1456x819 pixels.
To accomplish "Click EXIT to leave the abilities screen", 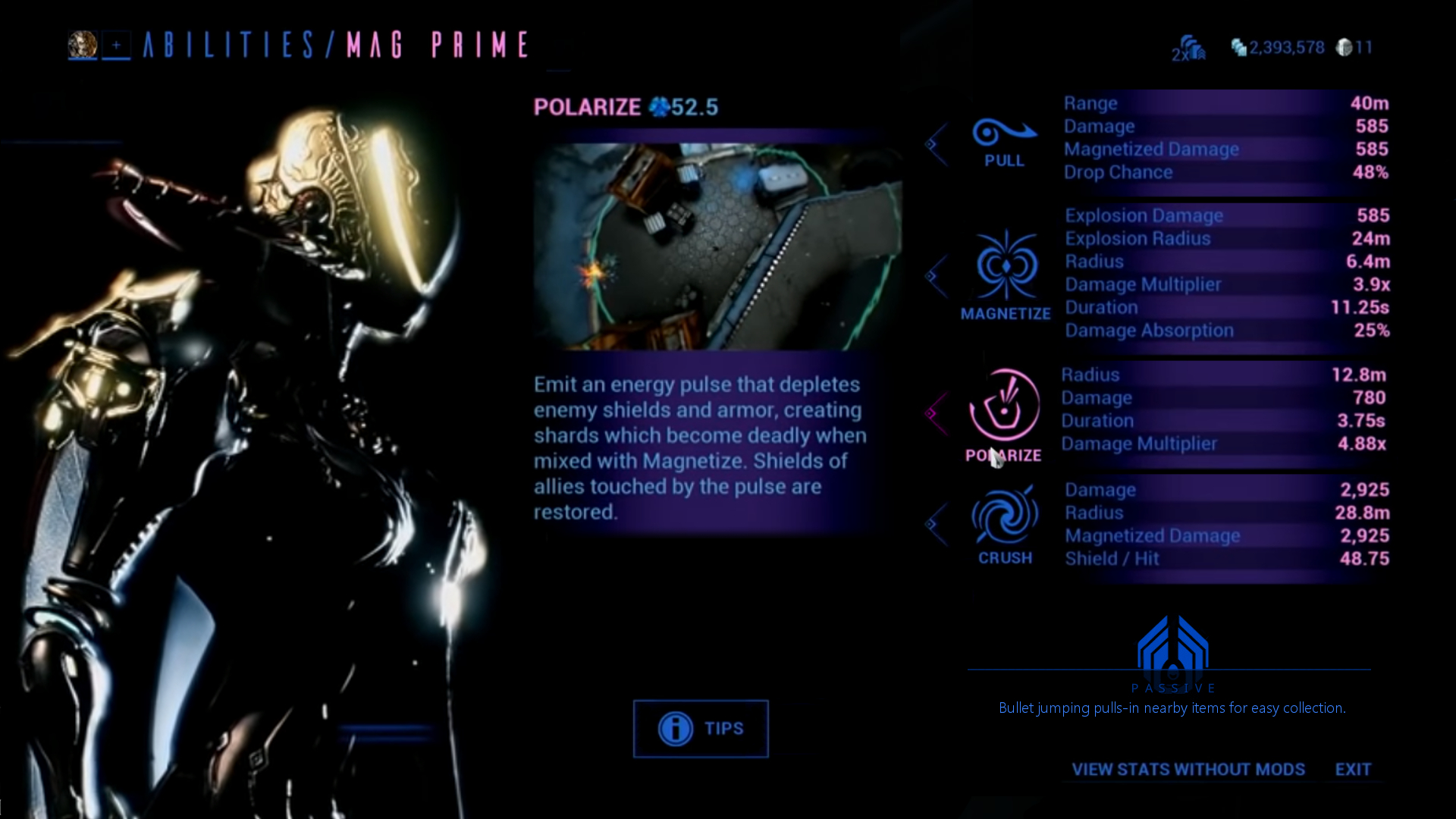I will 1354,770.
